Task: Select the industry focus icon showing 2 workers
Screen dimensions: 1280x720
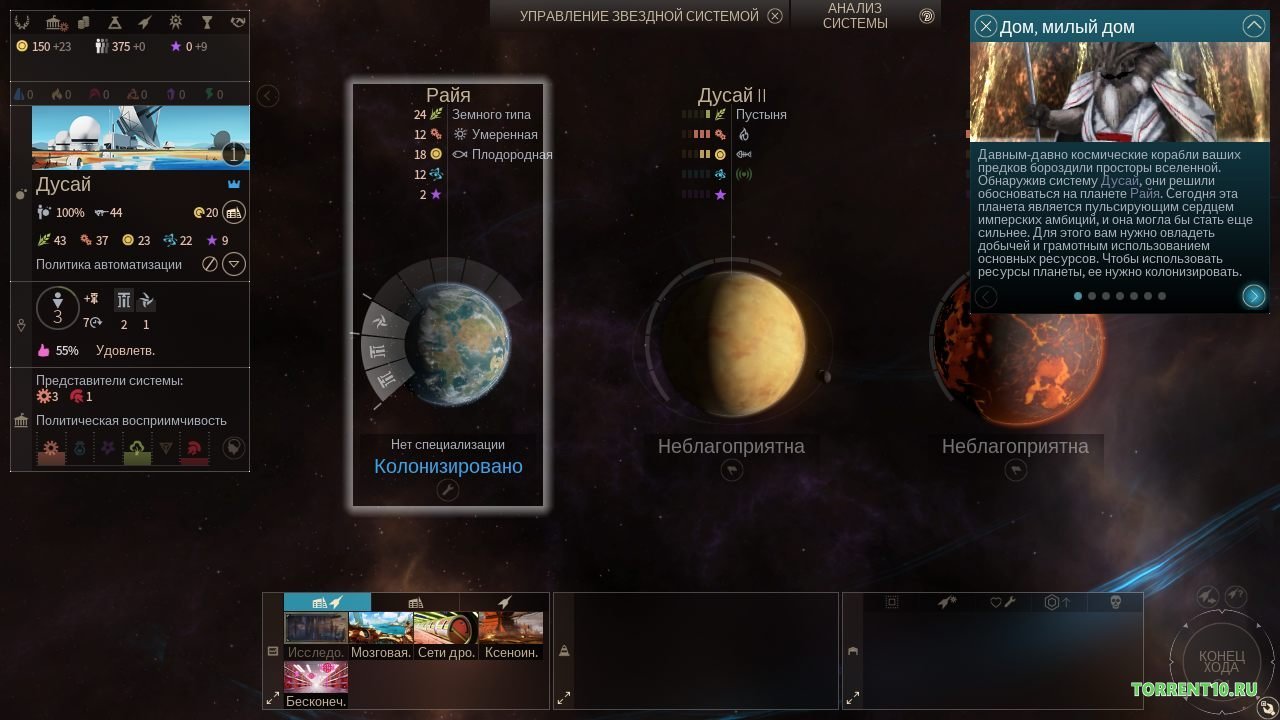Action: point(123,300)
